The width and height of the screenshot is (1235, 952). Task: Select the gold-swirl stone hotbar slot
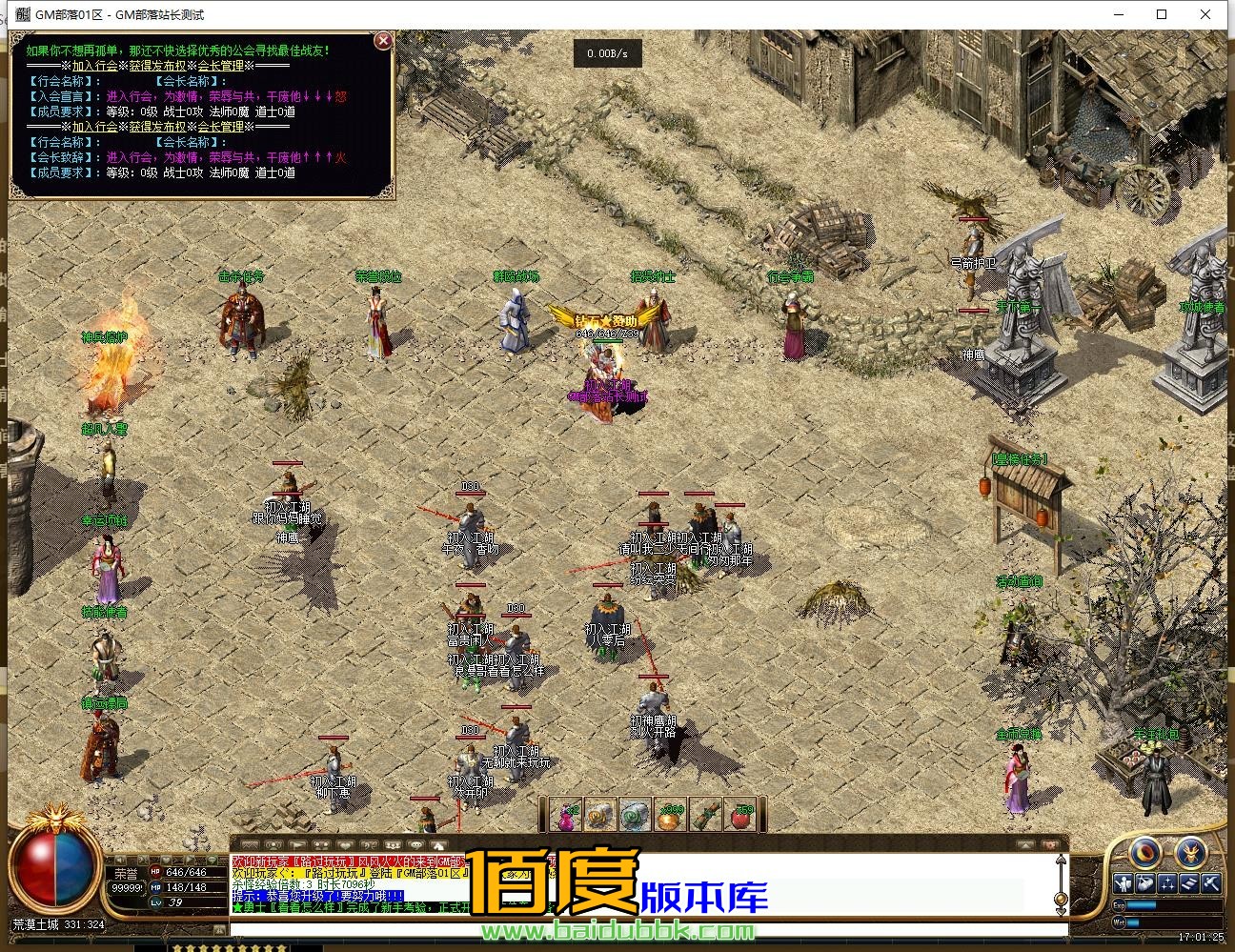(x=601, y=816)
